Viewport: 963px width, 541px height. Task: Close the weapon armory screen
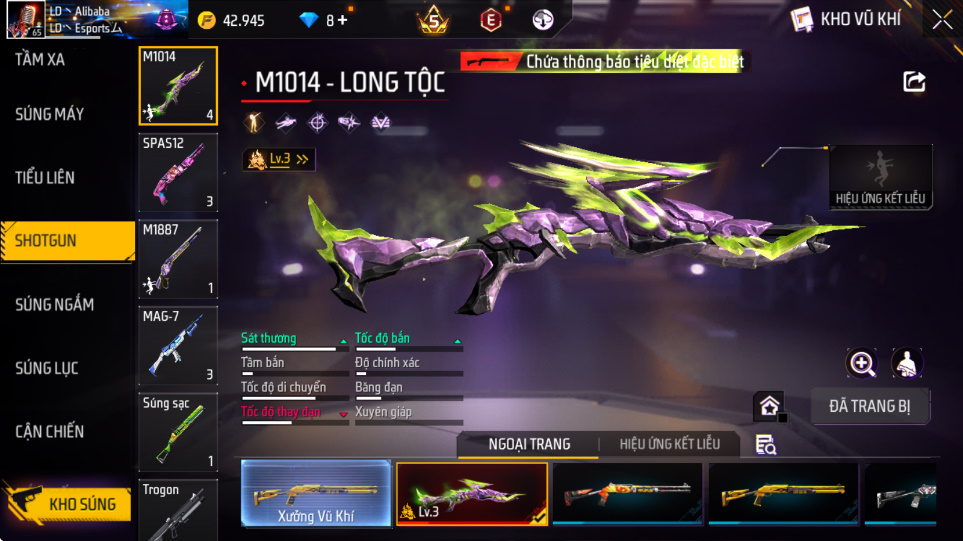tap(942, 19)
